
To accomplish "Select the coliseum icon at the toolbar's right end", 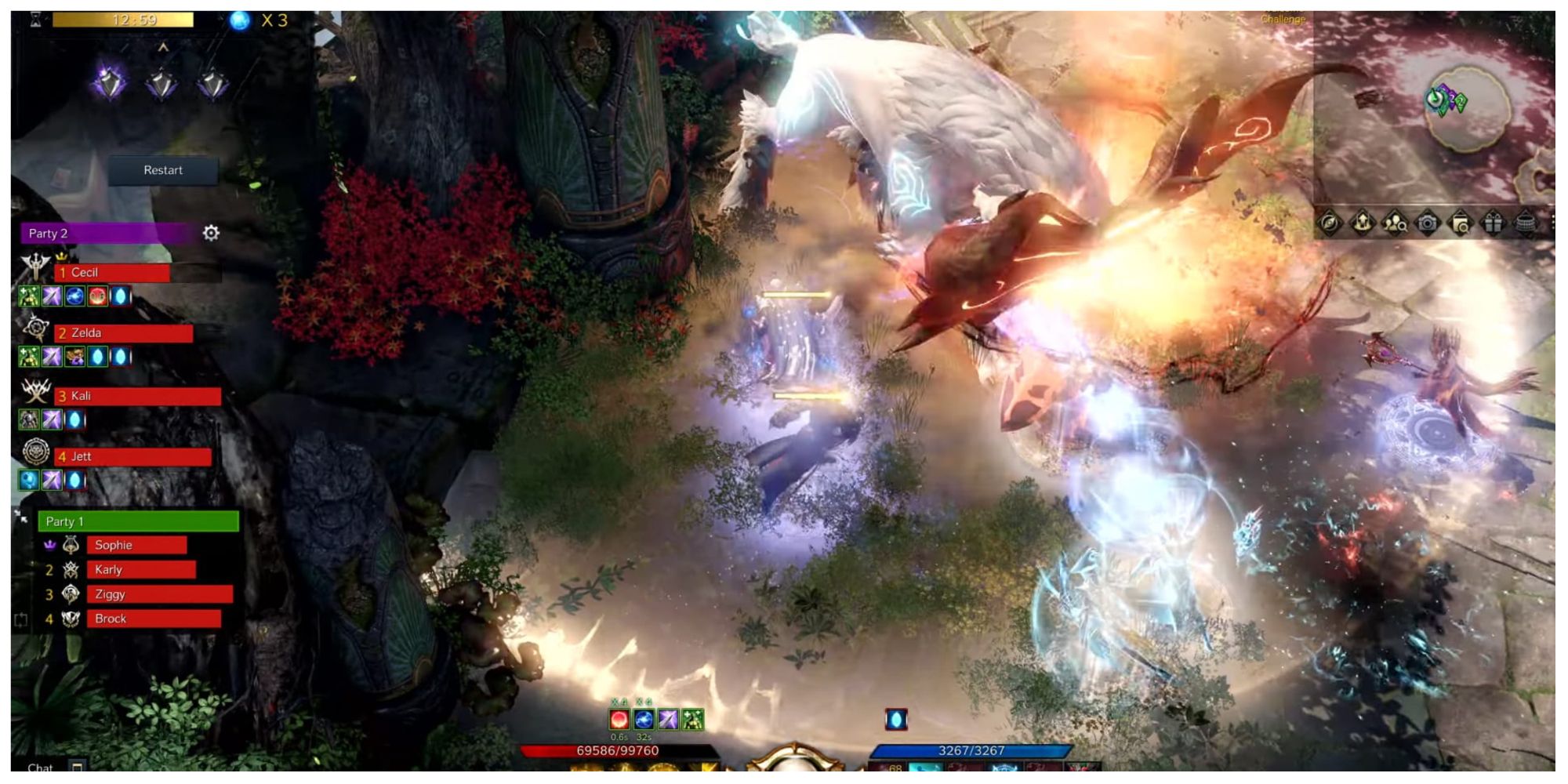I will pos(1527,223).
